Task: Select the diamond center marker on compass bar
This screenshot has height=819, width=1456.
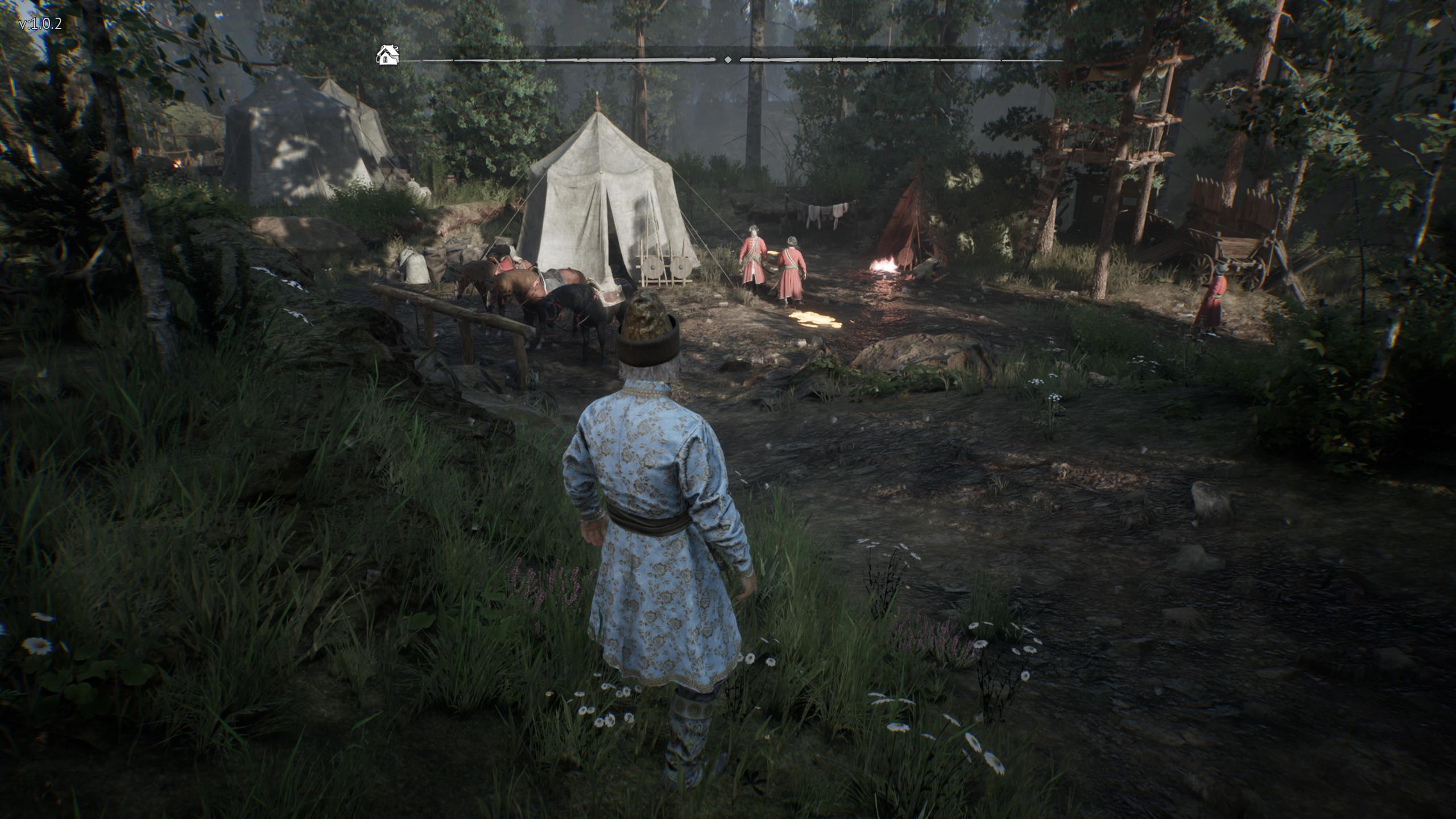Action: click(x=728, y=59)
